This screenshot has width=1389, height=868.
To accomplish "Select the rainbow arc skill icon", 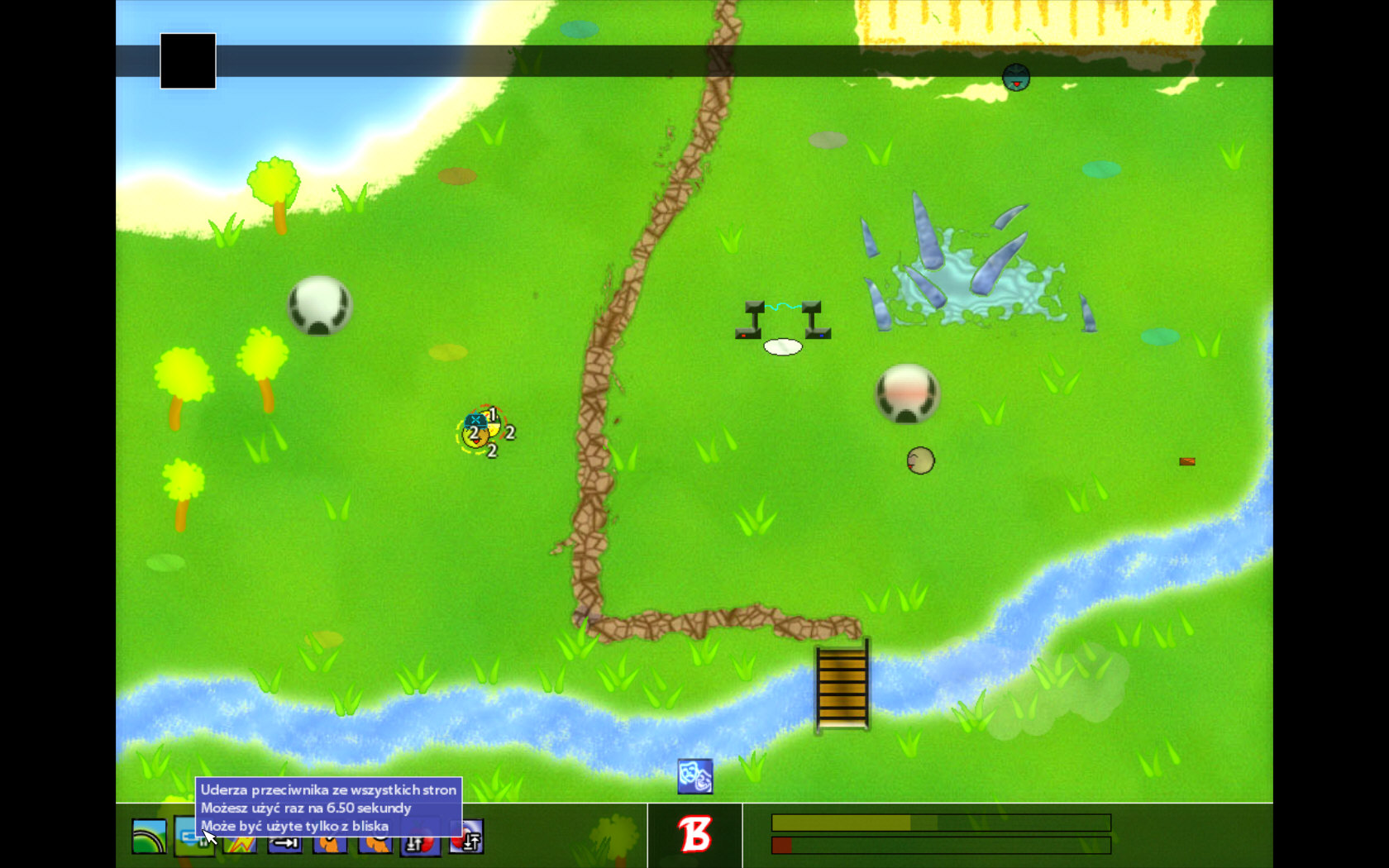I will (149, 837).
